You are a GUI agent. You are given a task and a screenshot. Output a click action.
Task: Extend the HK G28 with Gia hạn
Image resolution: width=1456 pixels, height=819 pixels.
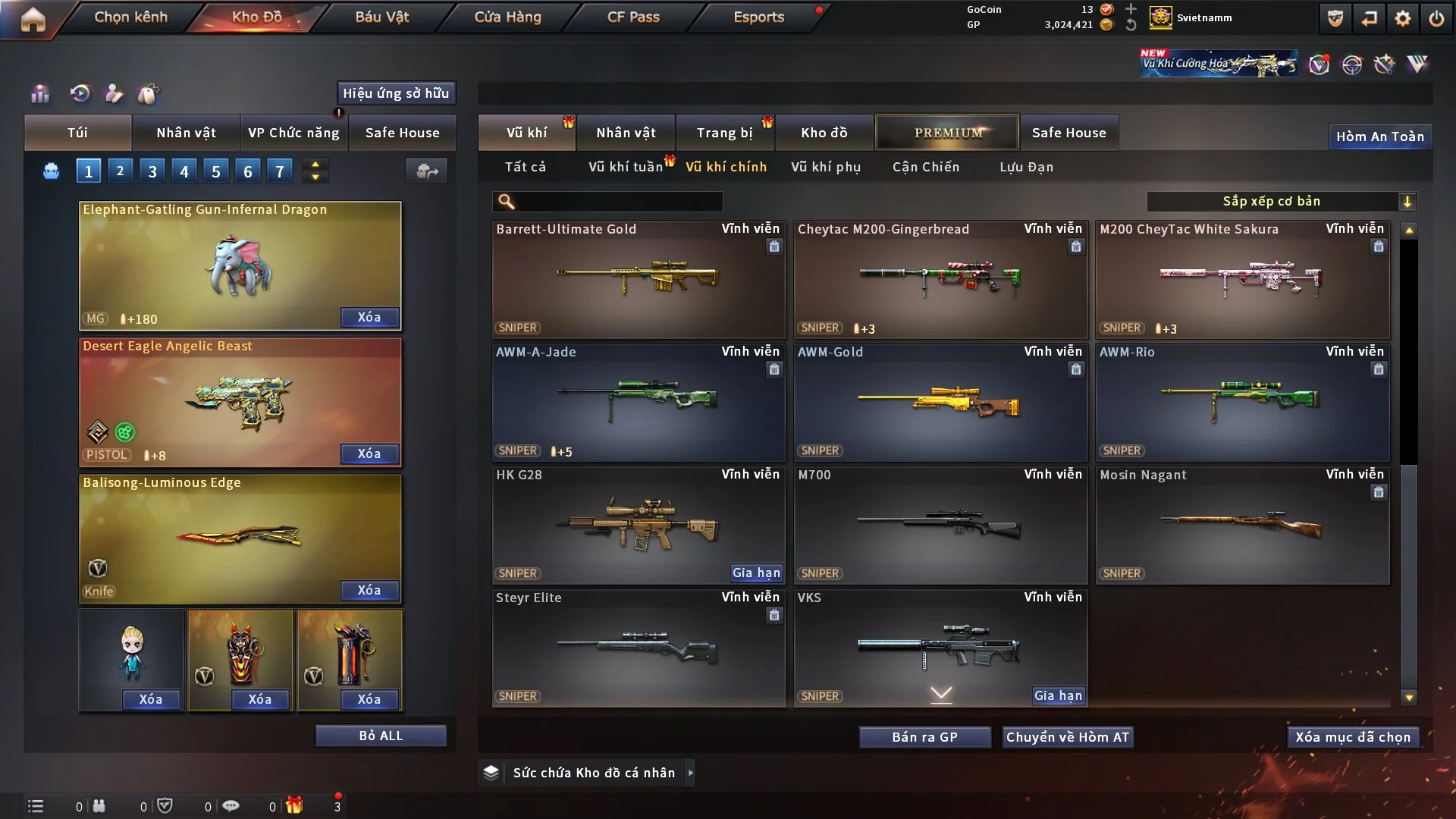756,573
